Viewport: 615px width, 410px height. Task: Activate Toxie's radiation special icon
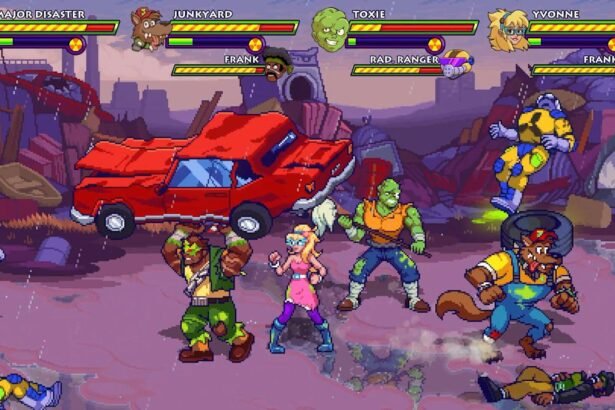[x=434, y=44]
